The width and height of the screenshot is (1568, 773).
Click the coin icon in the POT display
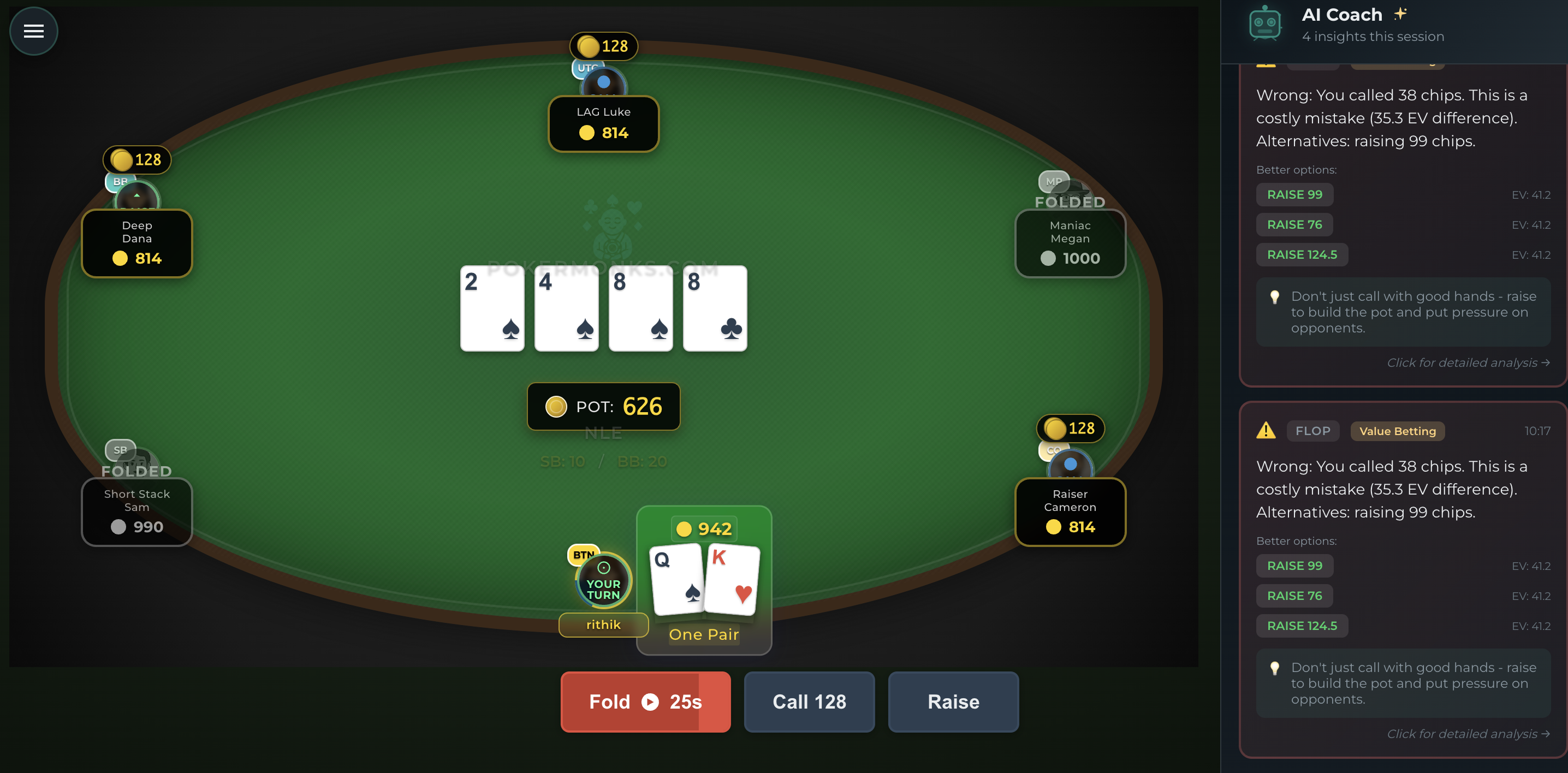coord(557,407)
